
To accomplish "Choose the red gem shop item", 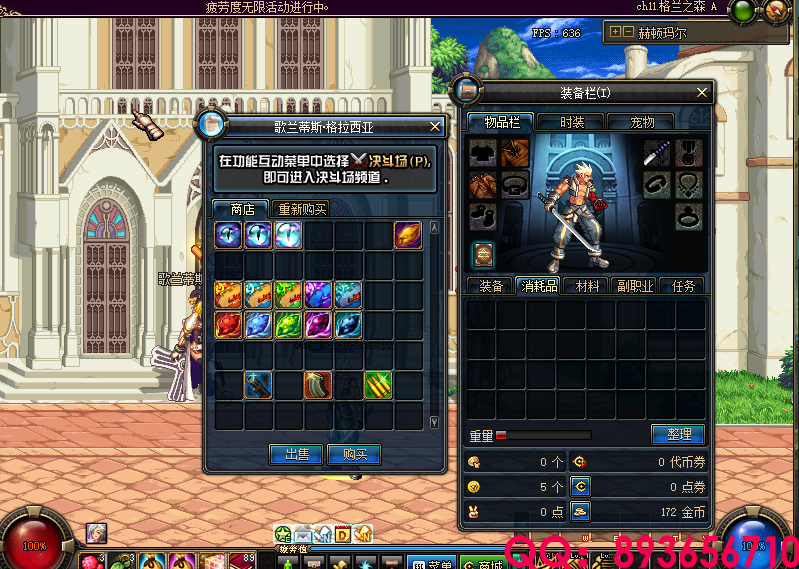I will (x=229, y=325).
